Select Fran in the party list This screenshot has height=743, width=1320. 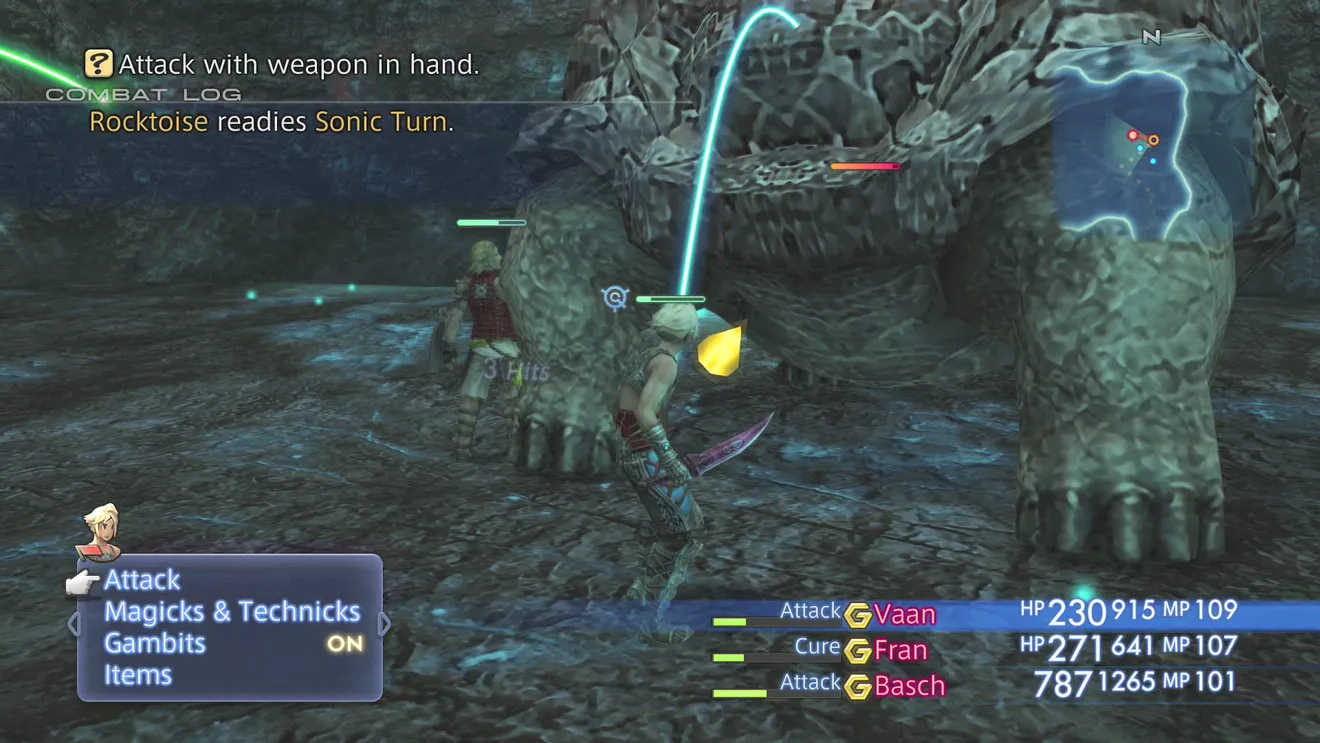900,650
